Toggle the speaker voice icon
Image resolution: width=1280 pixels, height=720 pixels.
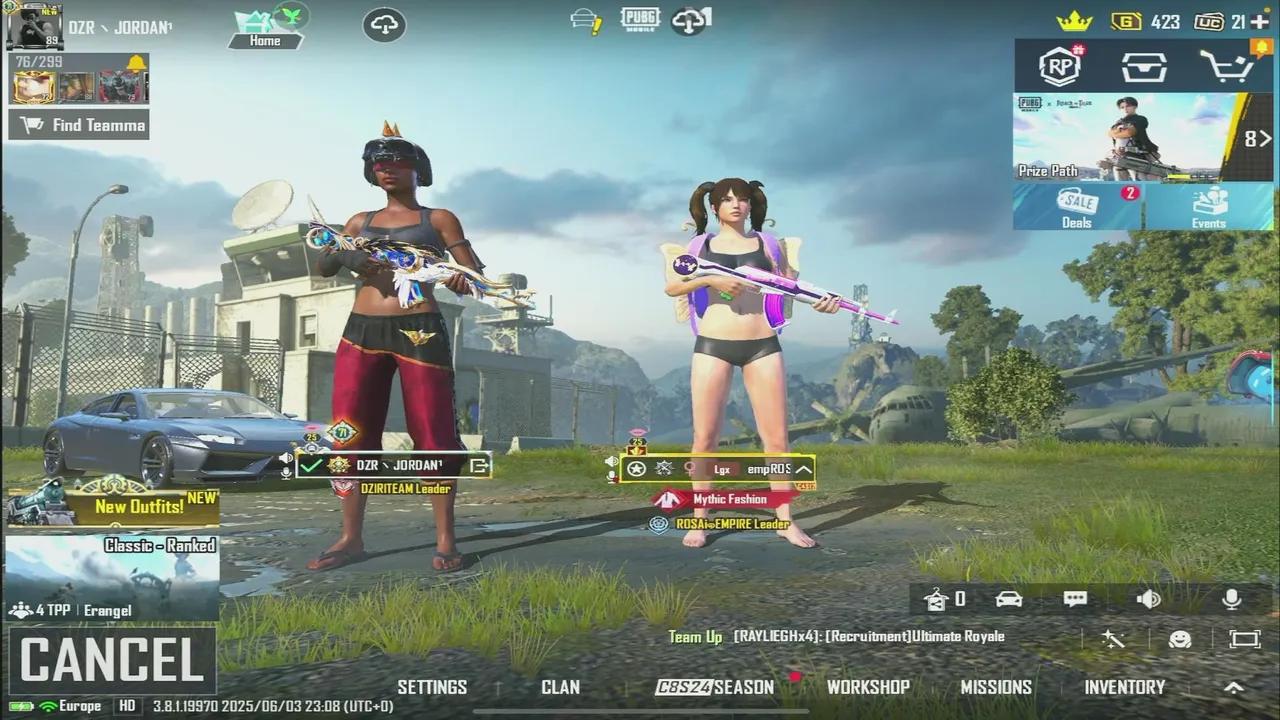[x=1149, y=599]
